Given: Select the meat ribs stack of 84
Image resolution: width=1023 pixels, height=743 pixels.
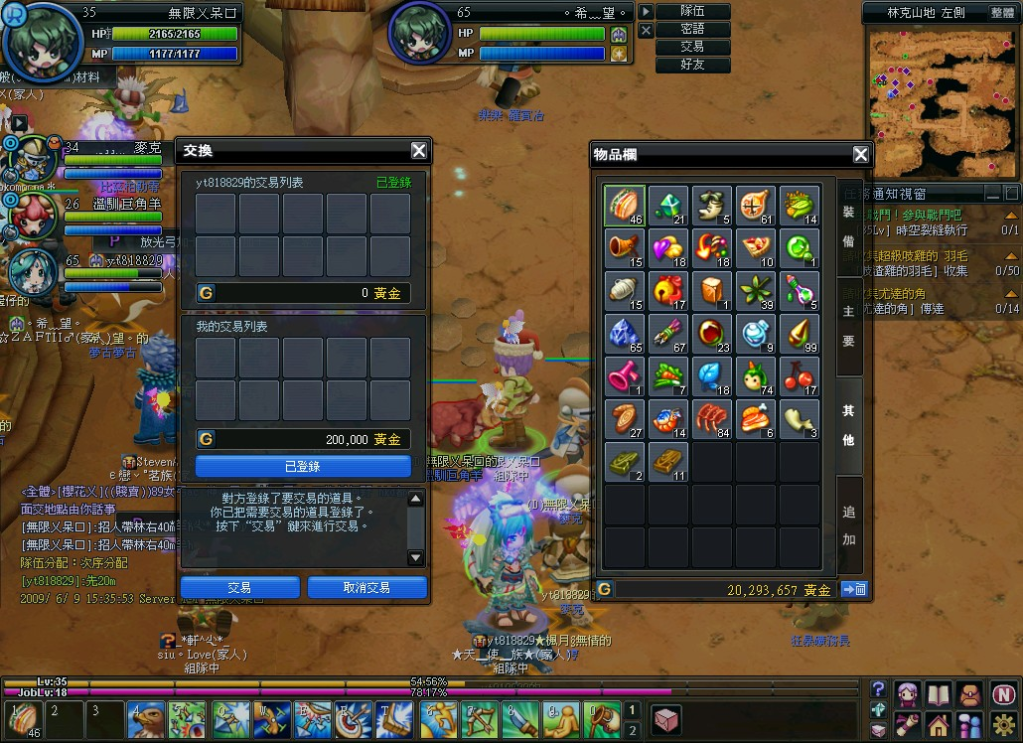Looking at the screenshot, I should pyautogui.click(x=712, y=420).
